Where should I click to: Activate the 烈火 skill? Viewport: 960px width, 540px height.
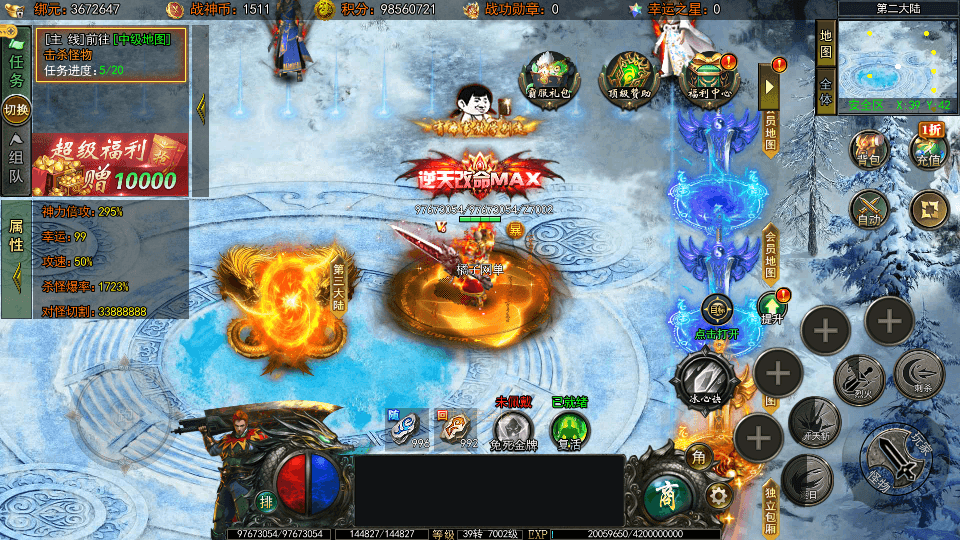pyautogui.click(x=858, y=380)
